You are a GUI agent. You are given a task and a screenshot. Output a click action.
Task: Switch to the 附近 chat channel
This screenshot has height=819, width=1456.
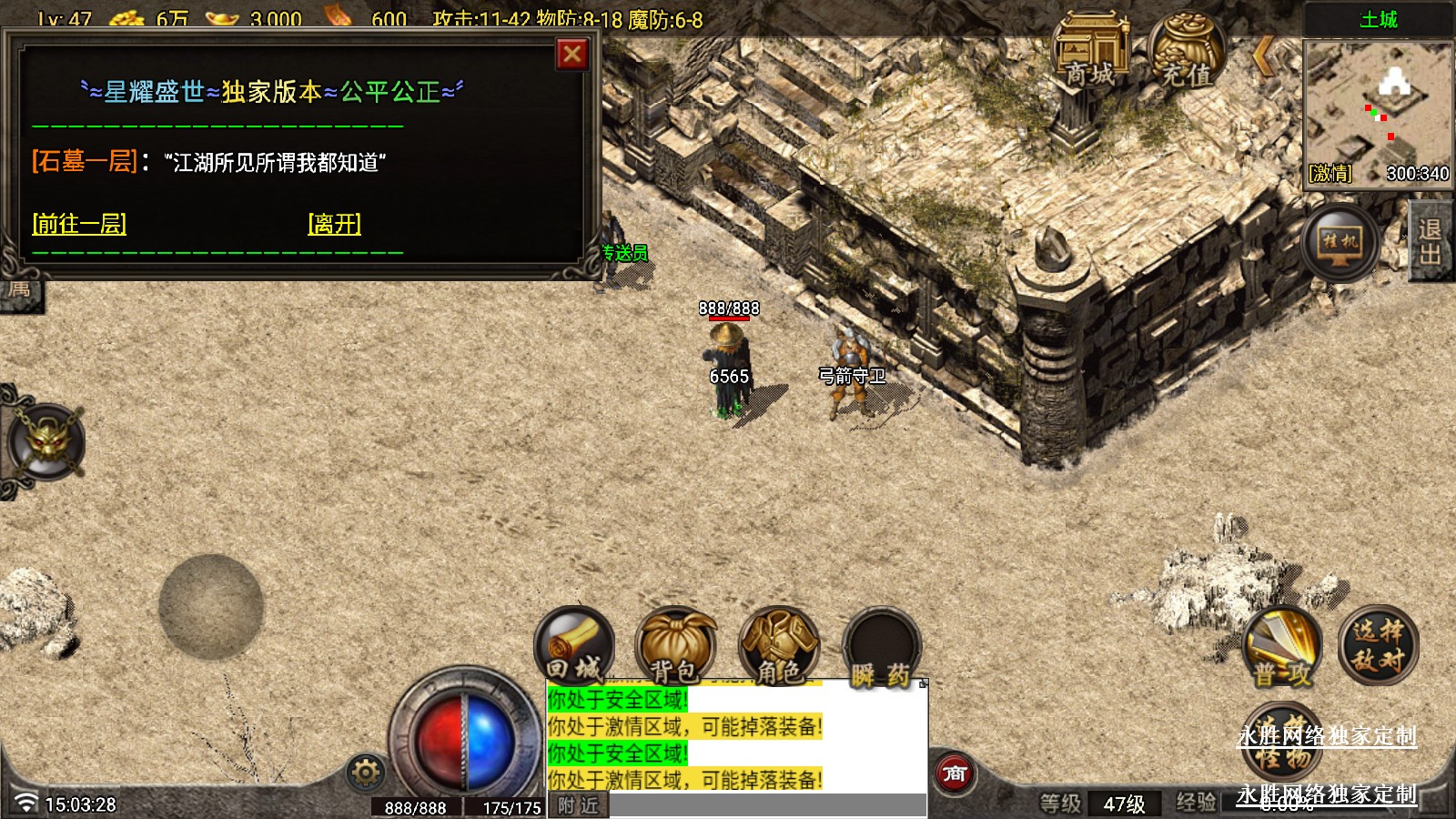click(x=579, y=805)
